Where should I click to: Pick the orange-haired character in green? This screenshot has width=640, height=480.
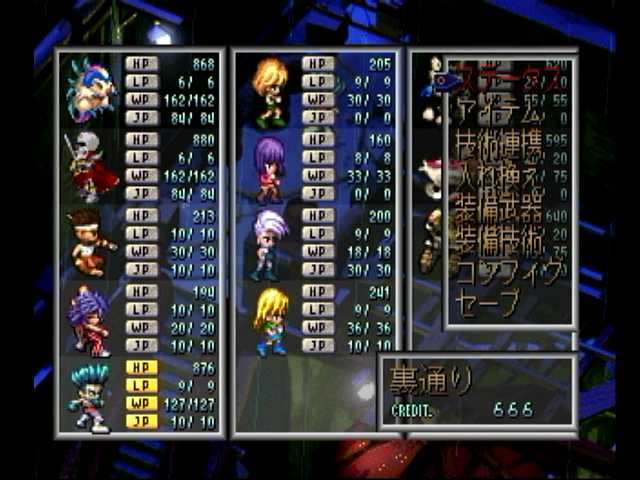point(268,90)
